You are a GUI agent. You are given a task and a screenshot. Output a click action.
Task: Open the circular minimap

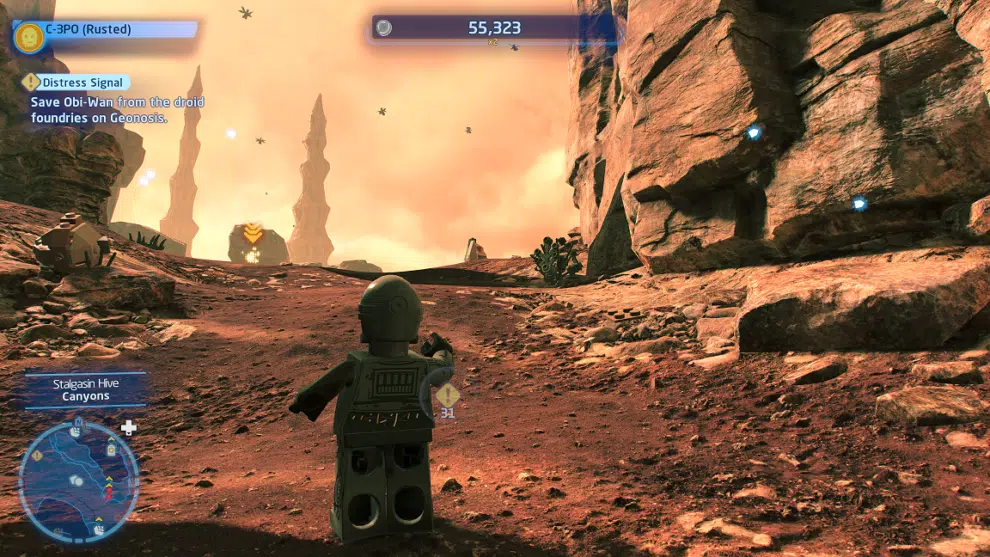coord(78,481)
